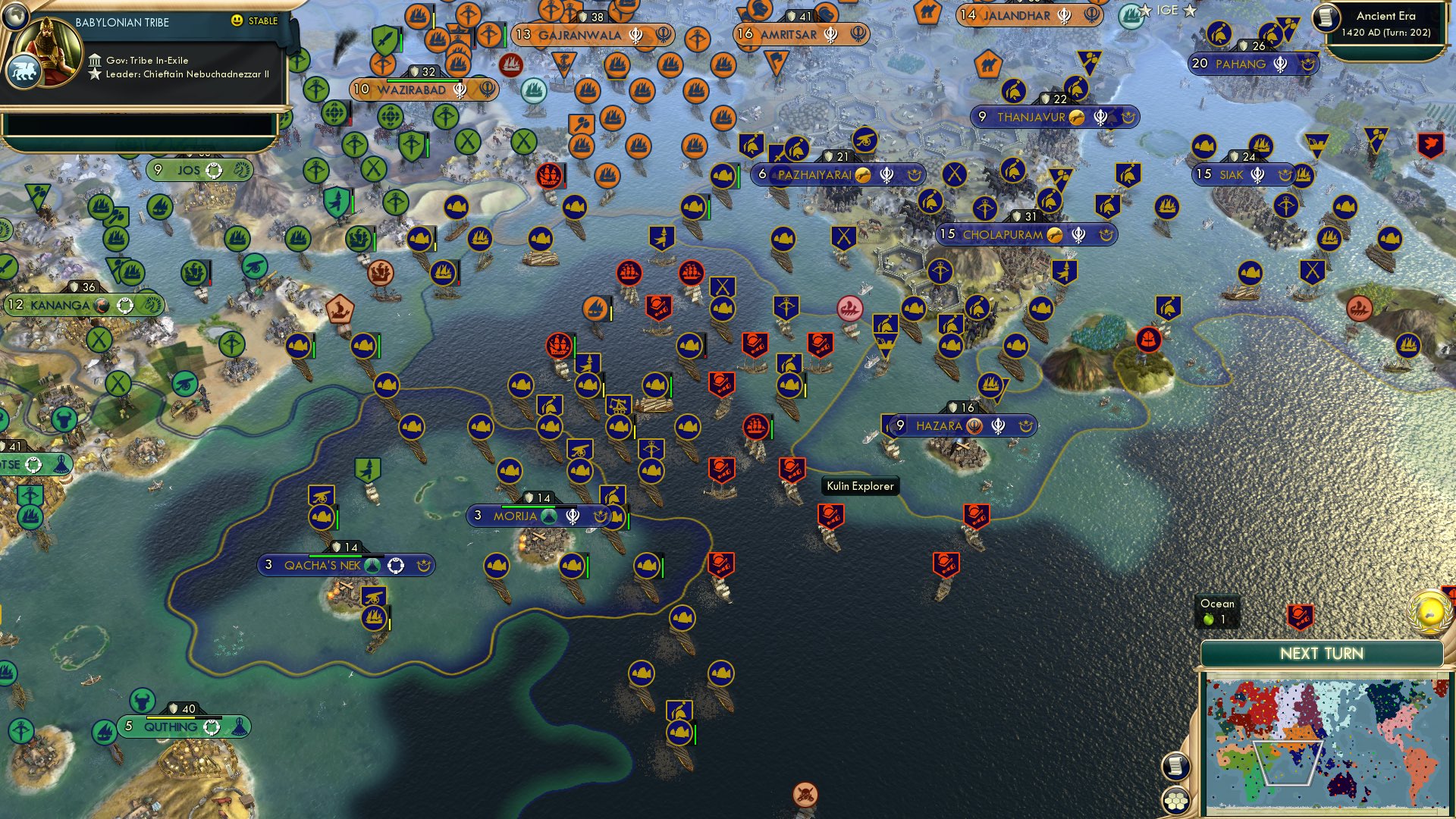Click the Babylonian lion crest icon
Viewport: 1456px width, 819px height.
25,69
